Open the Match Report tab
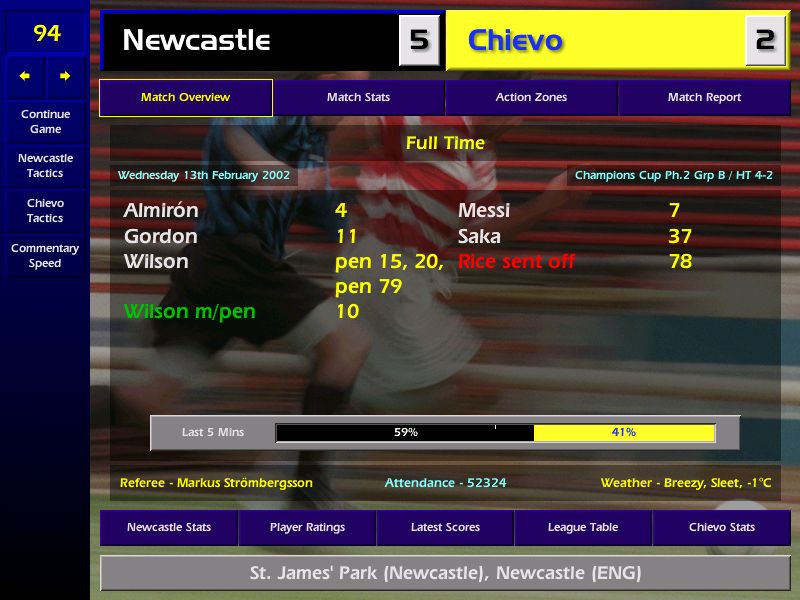800x600 pixels. (704, 98)
